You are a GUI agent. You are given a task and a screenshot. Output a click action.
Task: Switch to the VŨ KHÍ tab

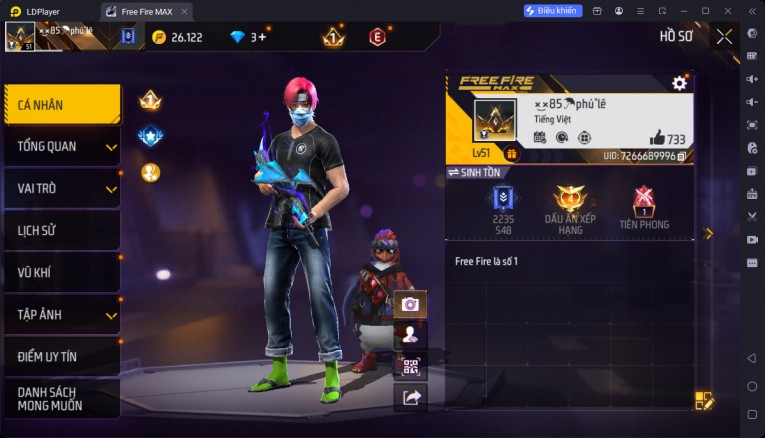[62, 272]
